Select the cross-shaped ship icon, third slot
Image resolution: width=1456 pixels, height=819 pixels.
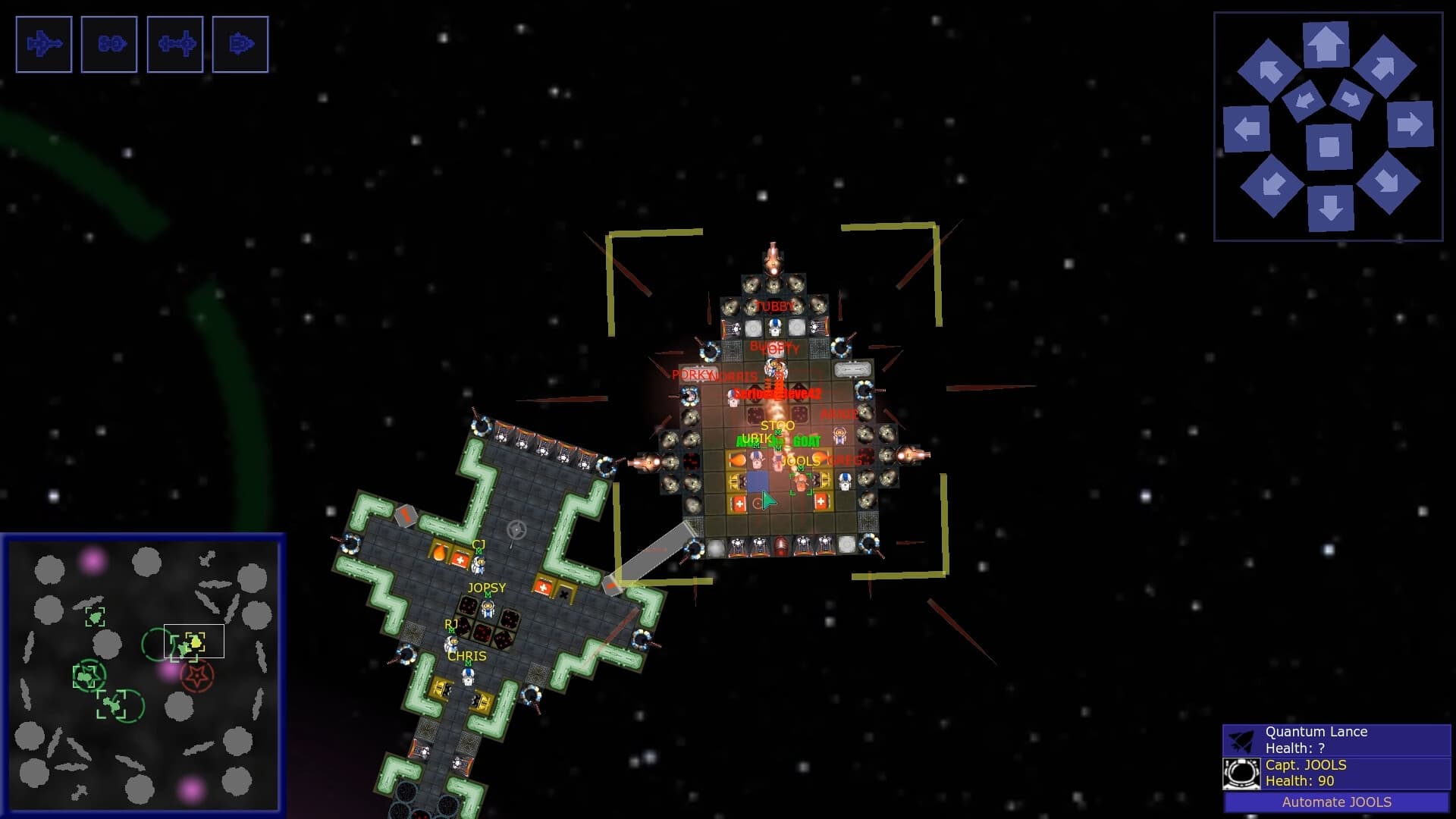174,45
